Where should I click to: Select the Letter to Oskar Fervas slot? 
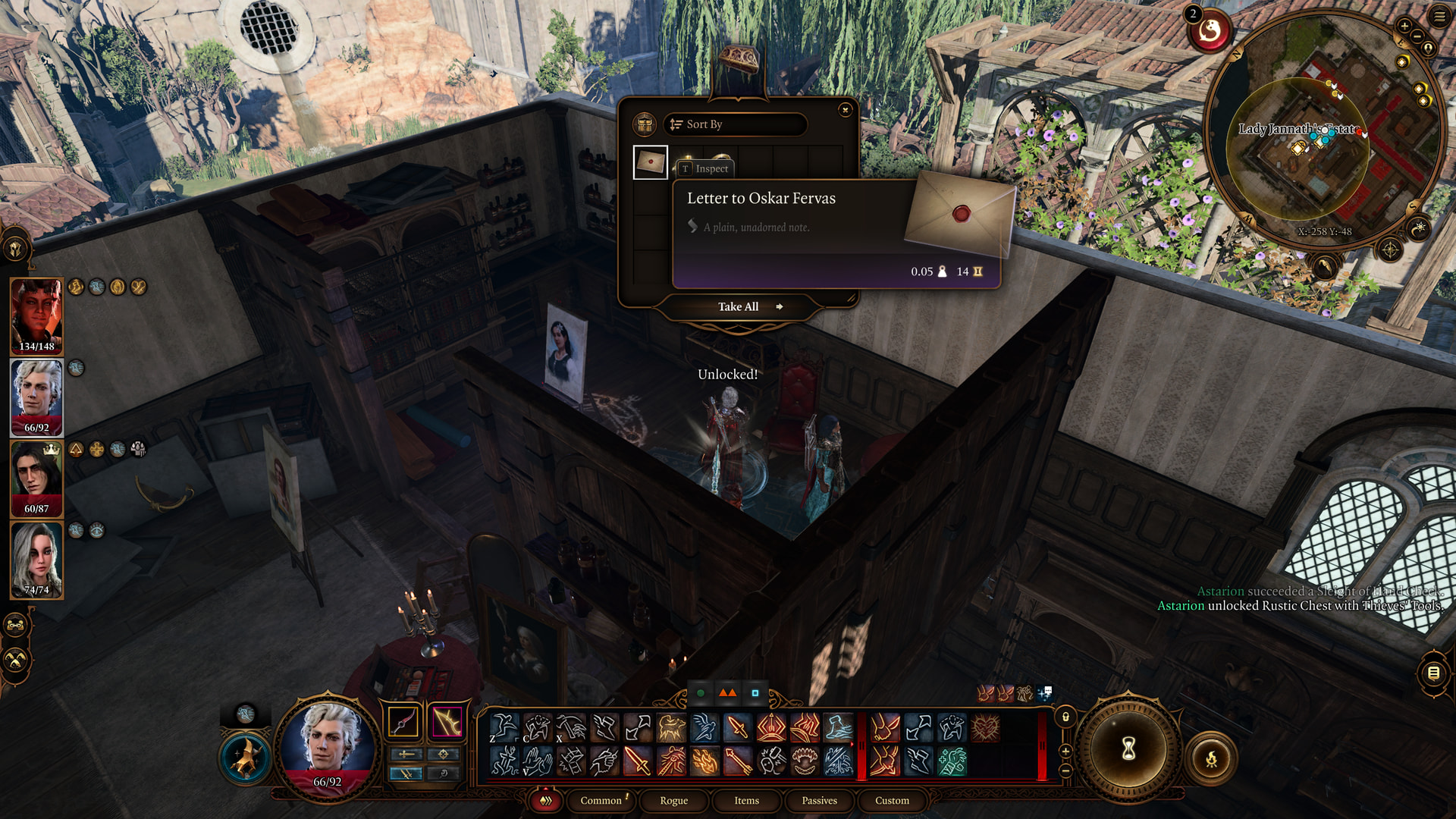[651, 162]
